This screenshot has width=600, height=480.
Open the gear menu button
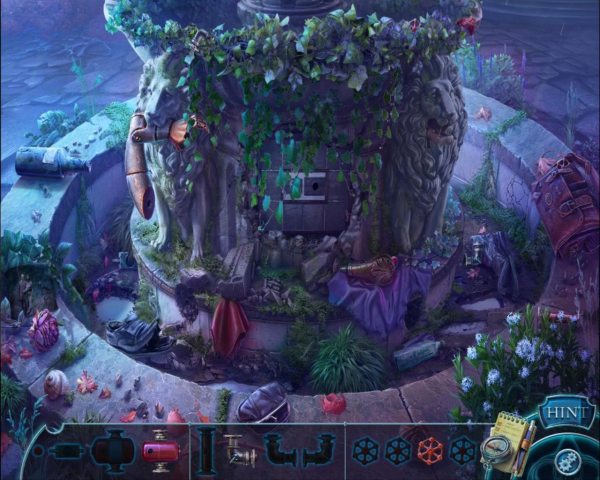click(x=567, y=458)
